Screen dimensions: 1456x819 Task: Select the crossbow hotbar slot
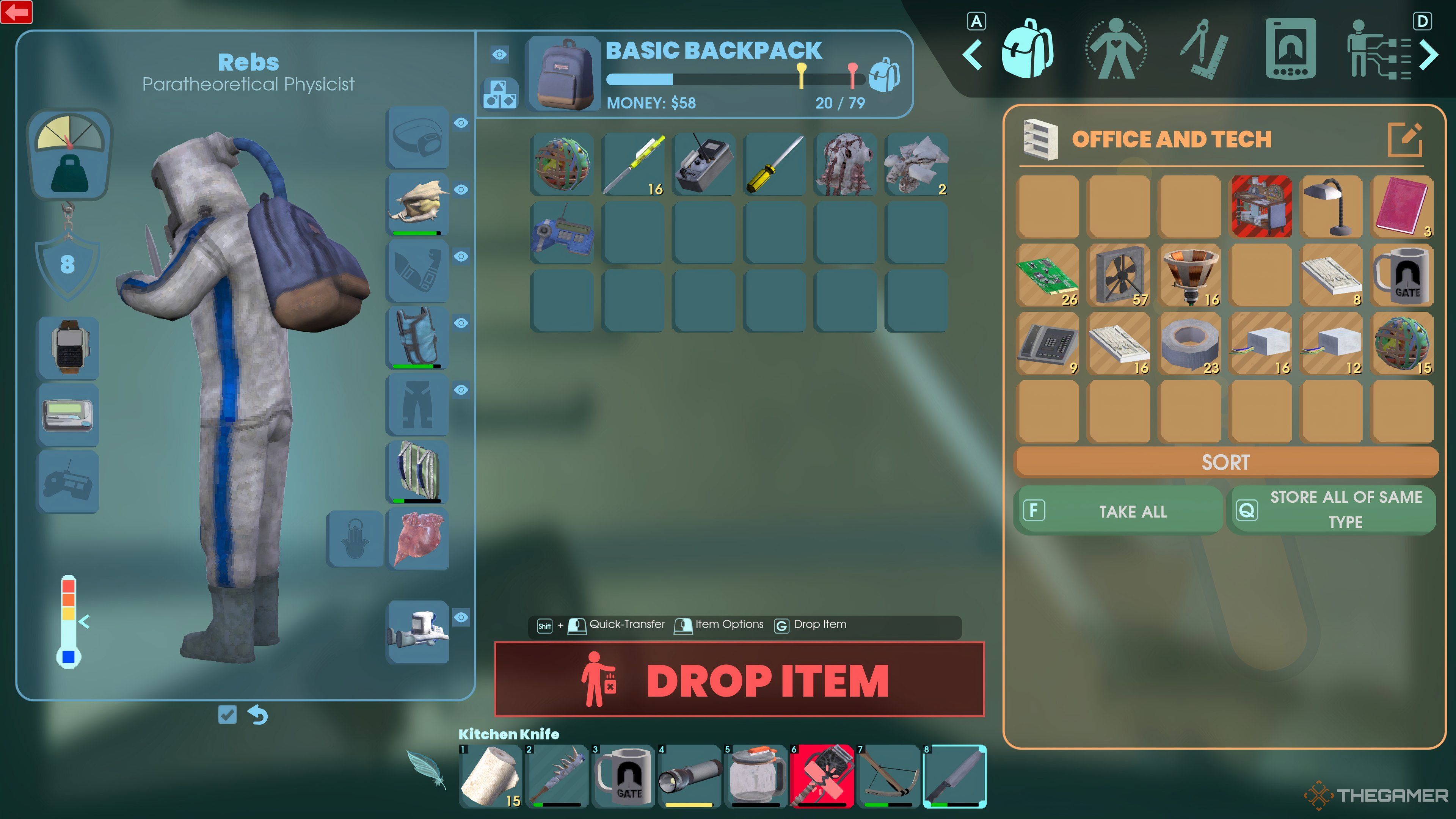point(888,776)
